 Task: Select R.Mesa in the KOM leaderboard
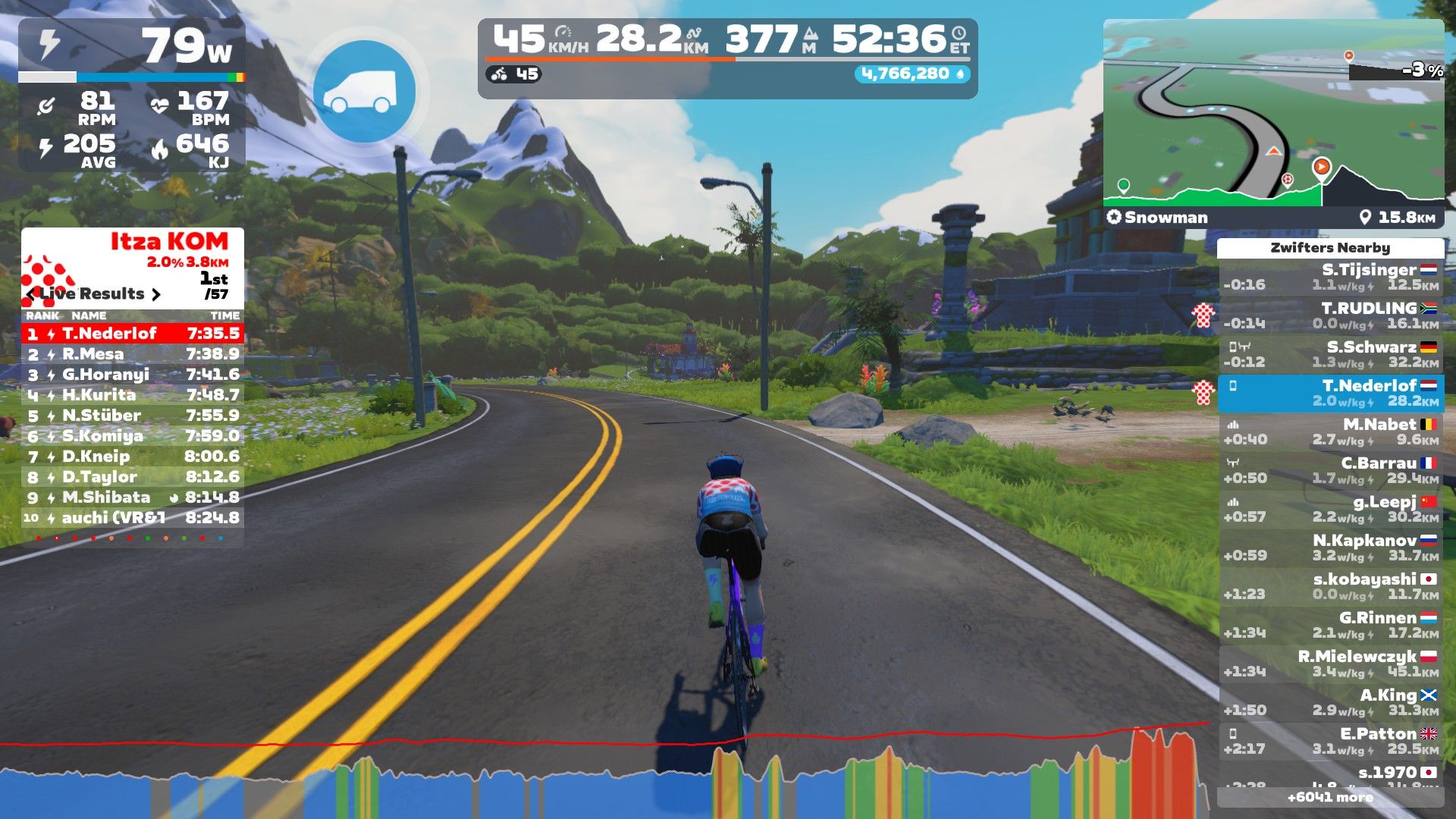133,354
